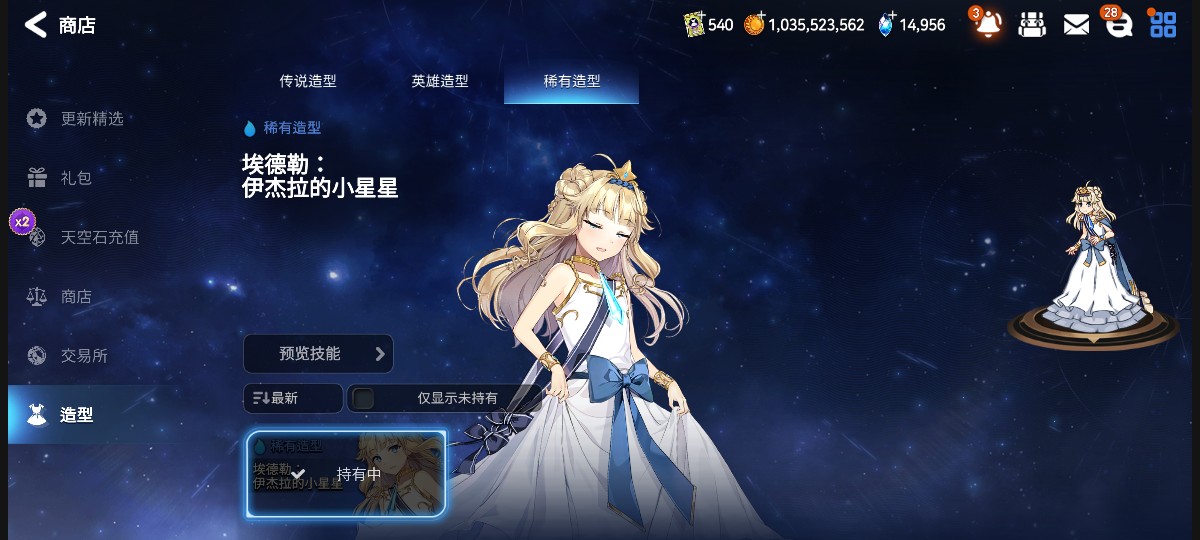Open the notification bell
Image resolution: width=1200 pixels, height=540 pixels.
[x=988, y=24]
